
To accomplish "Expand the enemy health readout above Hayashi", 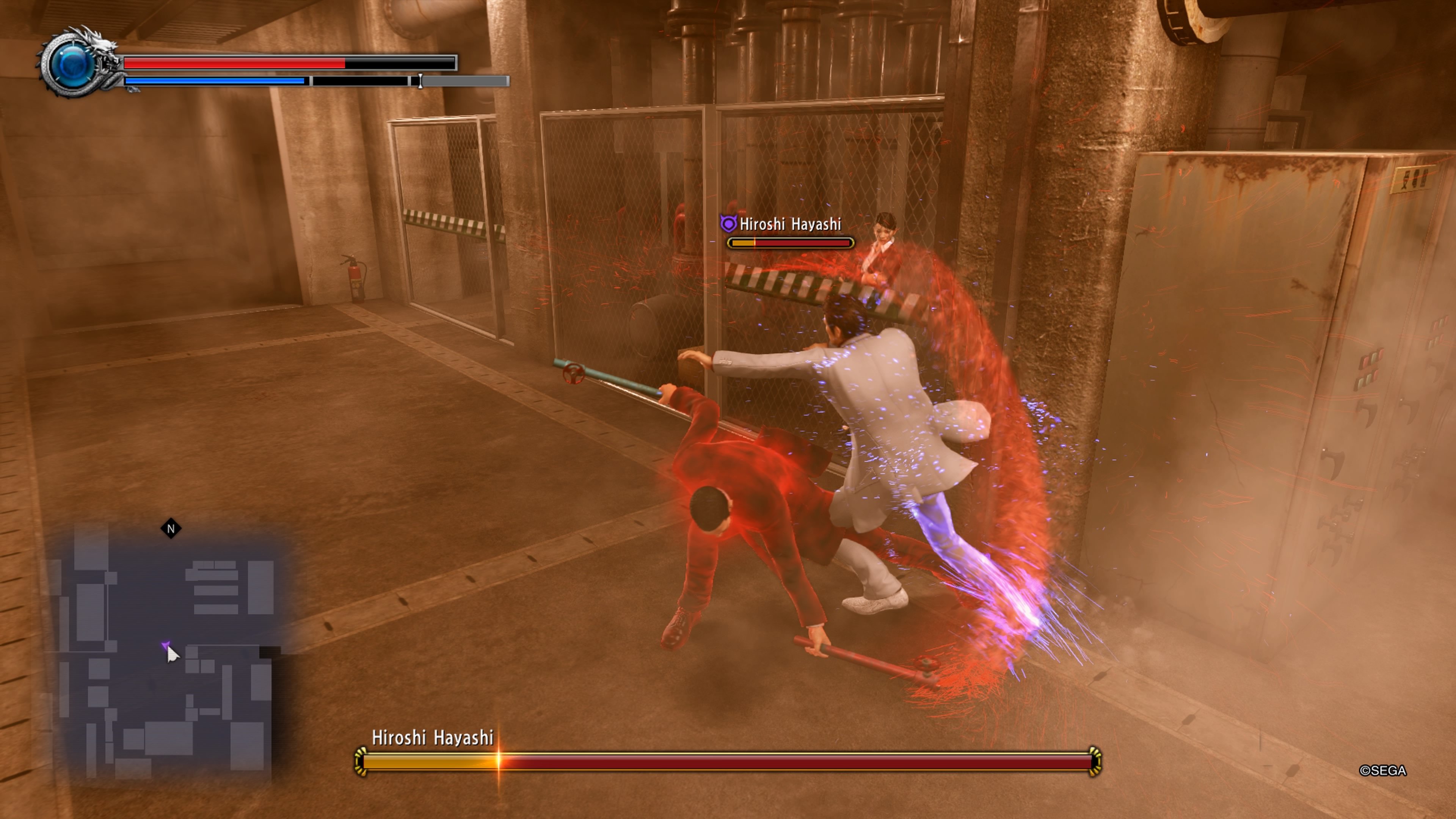I will [789, 243].
